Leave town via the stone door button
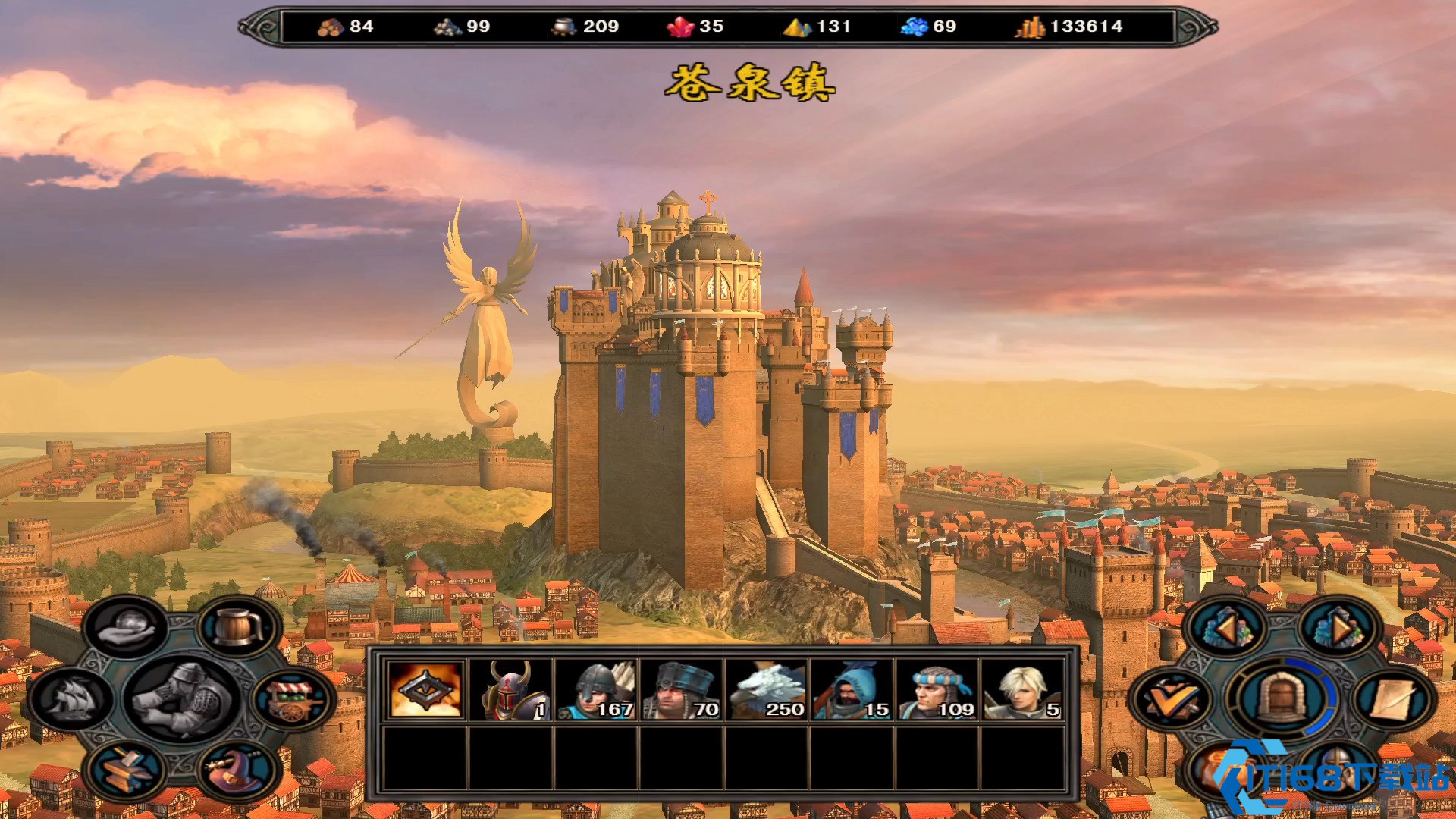This screenshot has height=819, width=1456. click(1282, 698)
